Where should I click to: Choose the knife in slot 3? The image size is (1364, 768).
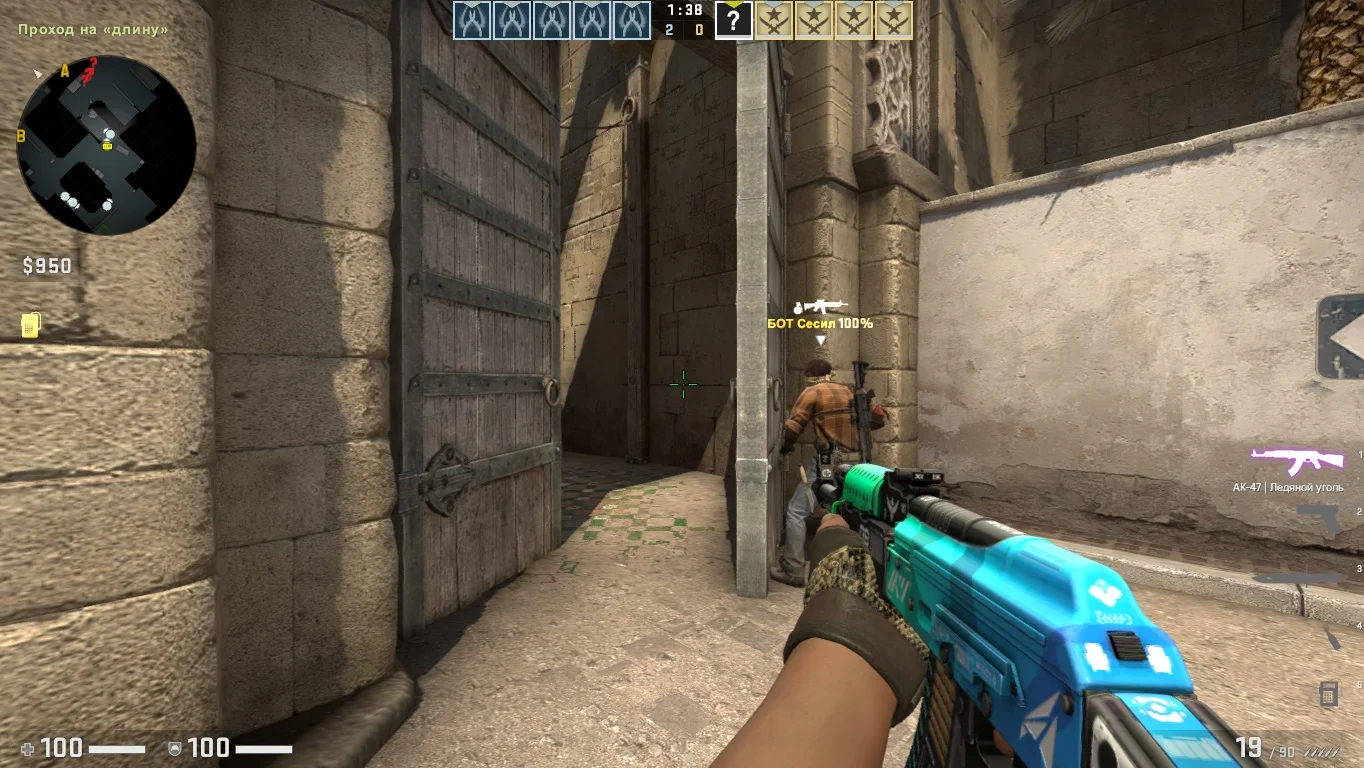pos(1298,578)
